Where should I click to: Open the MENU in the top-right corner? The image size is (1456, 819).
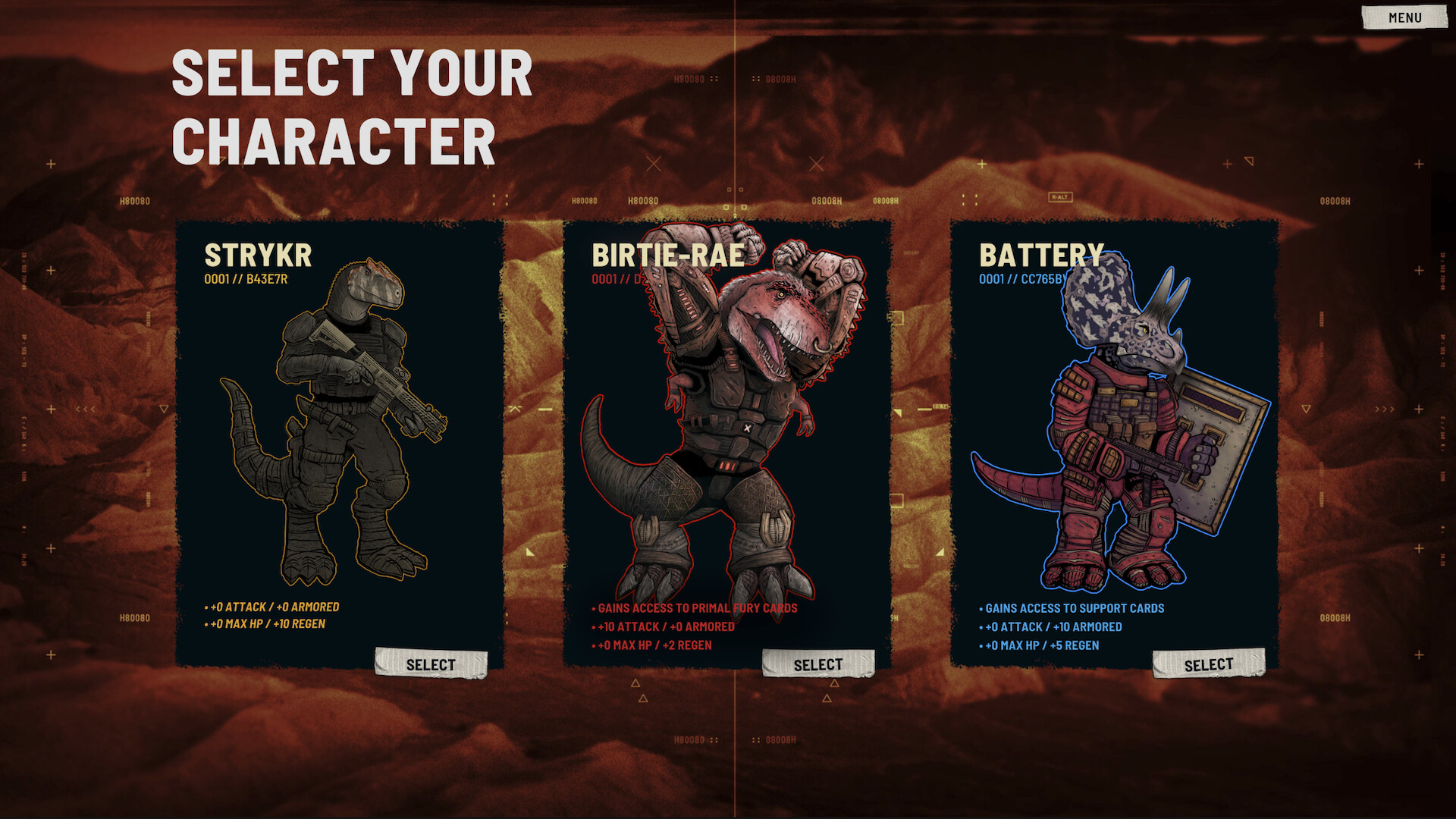click(x=1404, y=18)
